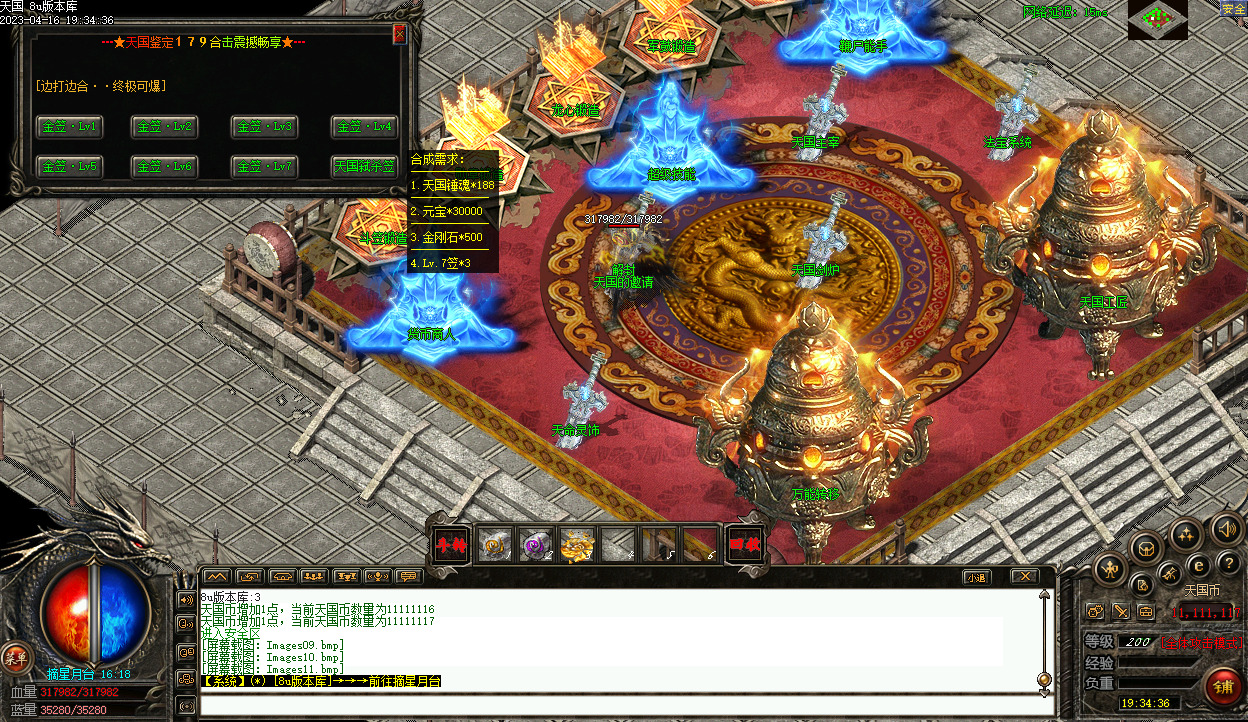Select the 天国弑杀笠 button
Screen dimensions: 1248x722
pos(365,166)
